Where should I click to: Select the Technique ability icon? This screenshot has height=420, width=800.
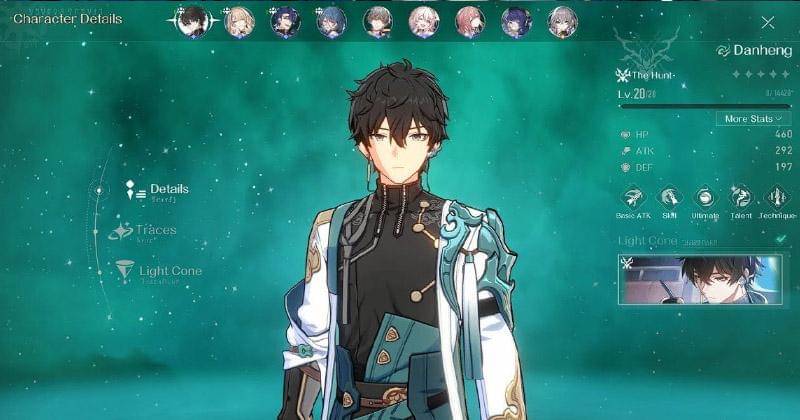click(x=776, y=197)
